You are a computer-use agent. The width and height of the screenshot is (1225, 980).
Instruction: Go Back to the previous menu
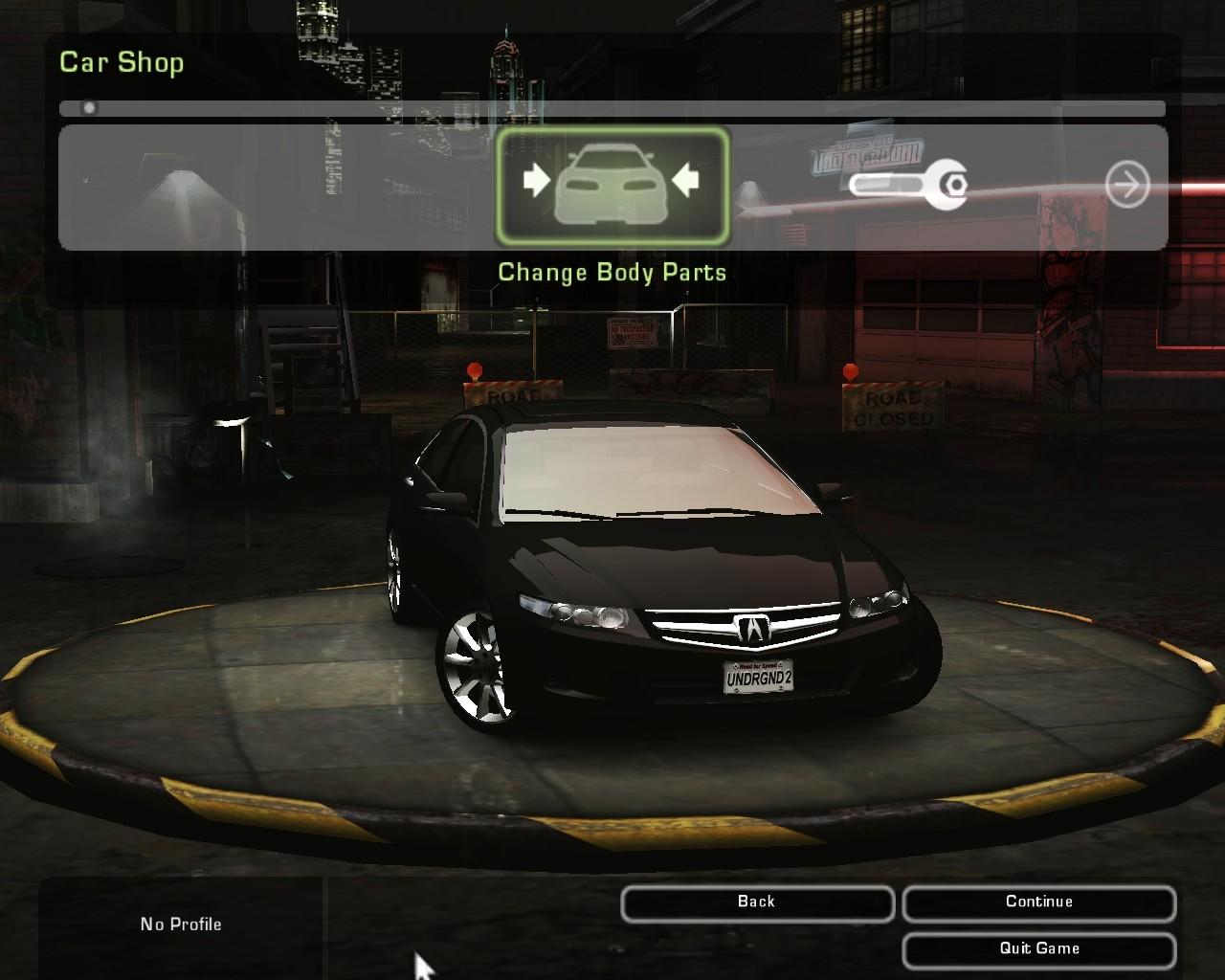click(756, 902)
